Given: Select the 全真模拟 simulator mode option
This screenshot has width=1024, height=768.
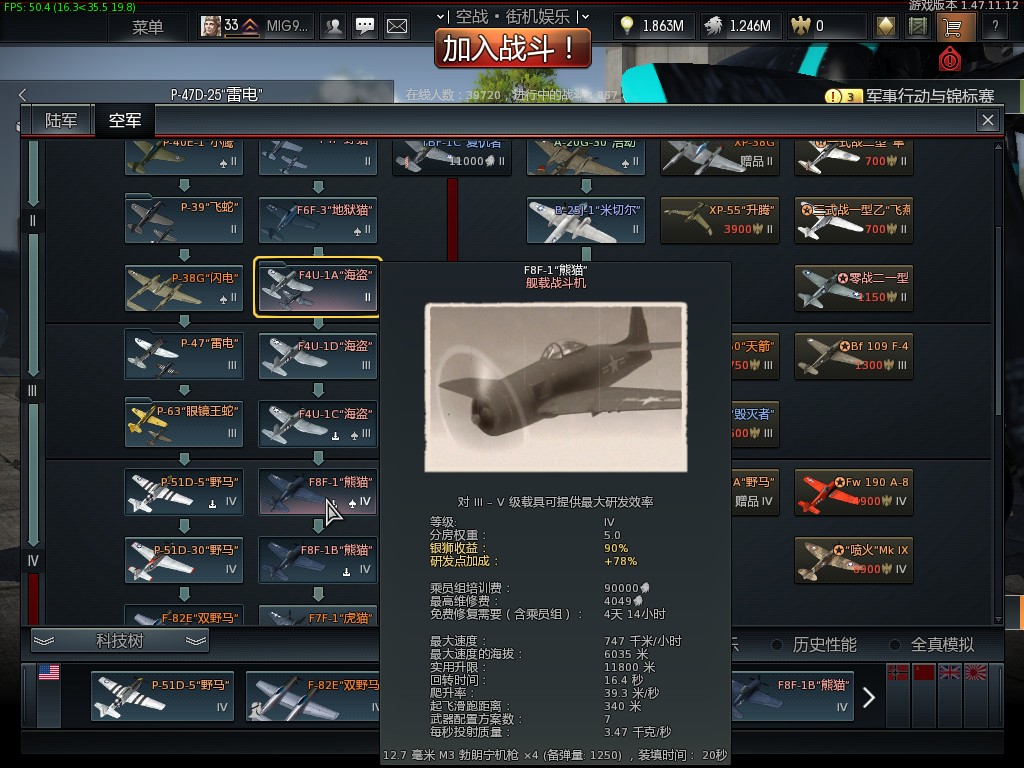Looking at the screenshot, I should (931, 645).
